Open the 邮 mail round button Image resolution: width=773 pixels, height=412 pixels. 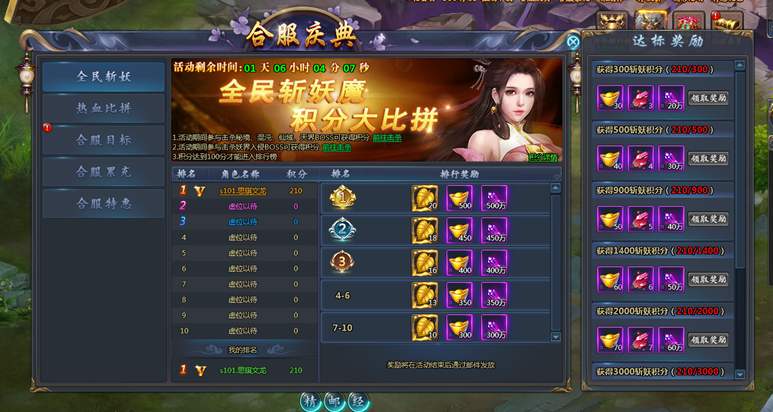334,400
